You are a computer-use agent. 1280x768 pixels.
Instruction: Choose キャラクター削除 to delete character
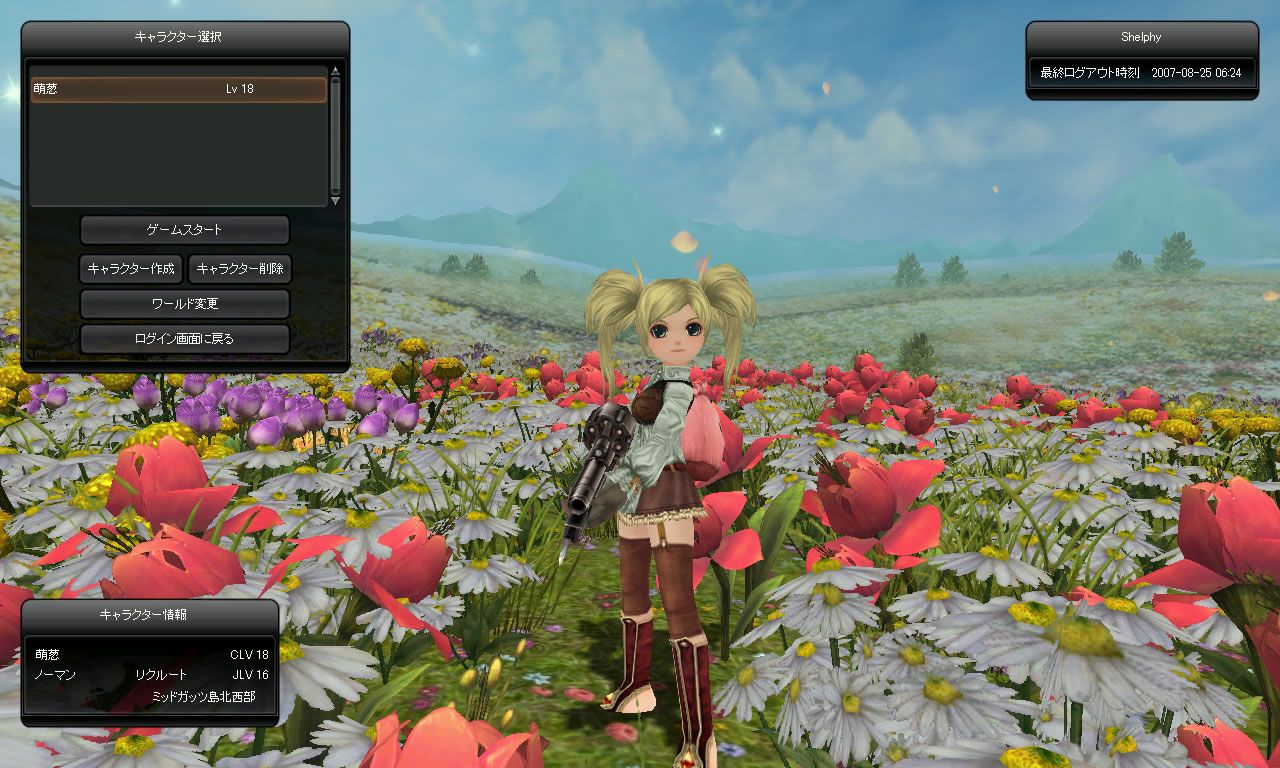pos(240,268)
